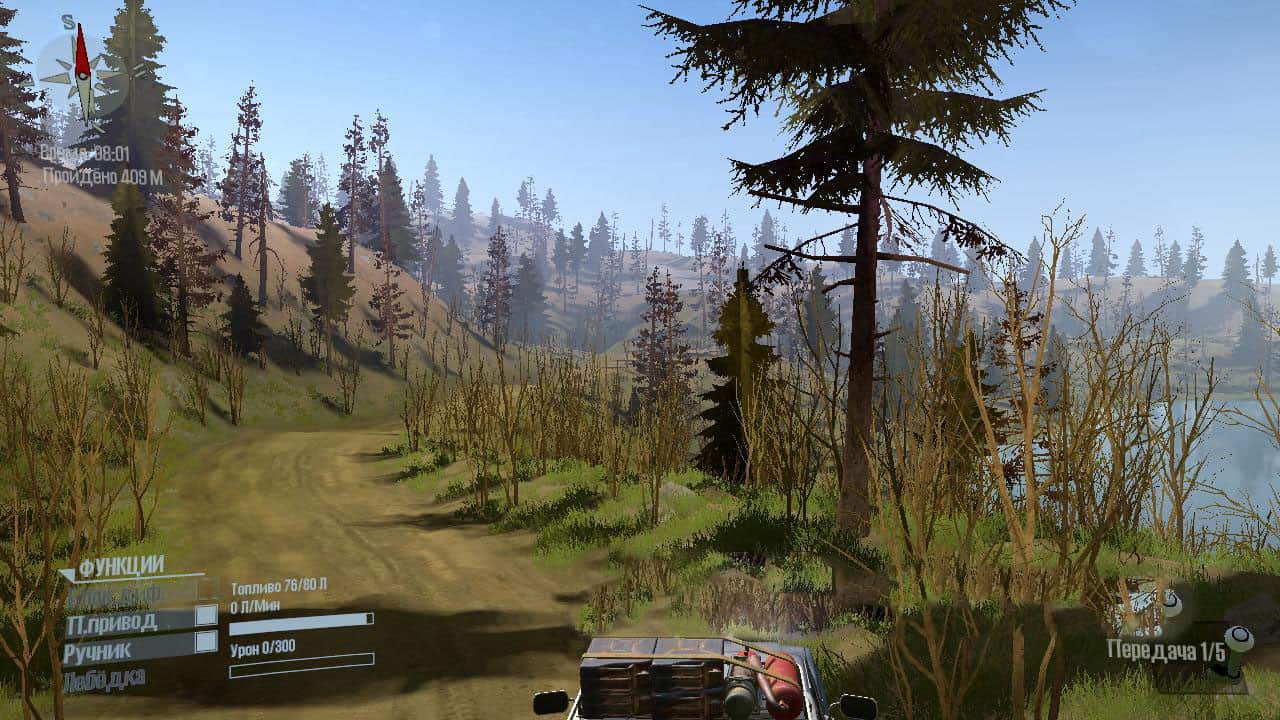The height and width of the screenshot is (720, 1280).
Task: Click the gear shifter knob
Action: point(1238,637)
